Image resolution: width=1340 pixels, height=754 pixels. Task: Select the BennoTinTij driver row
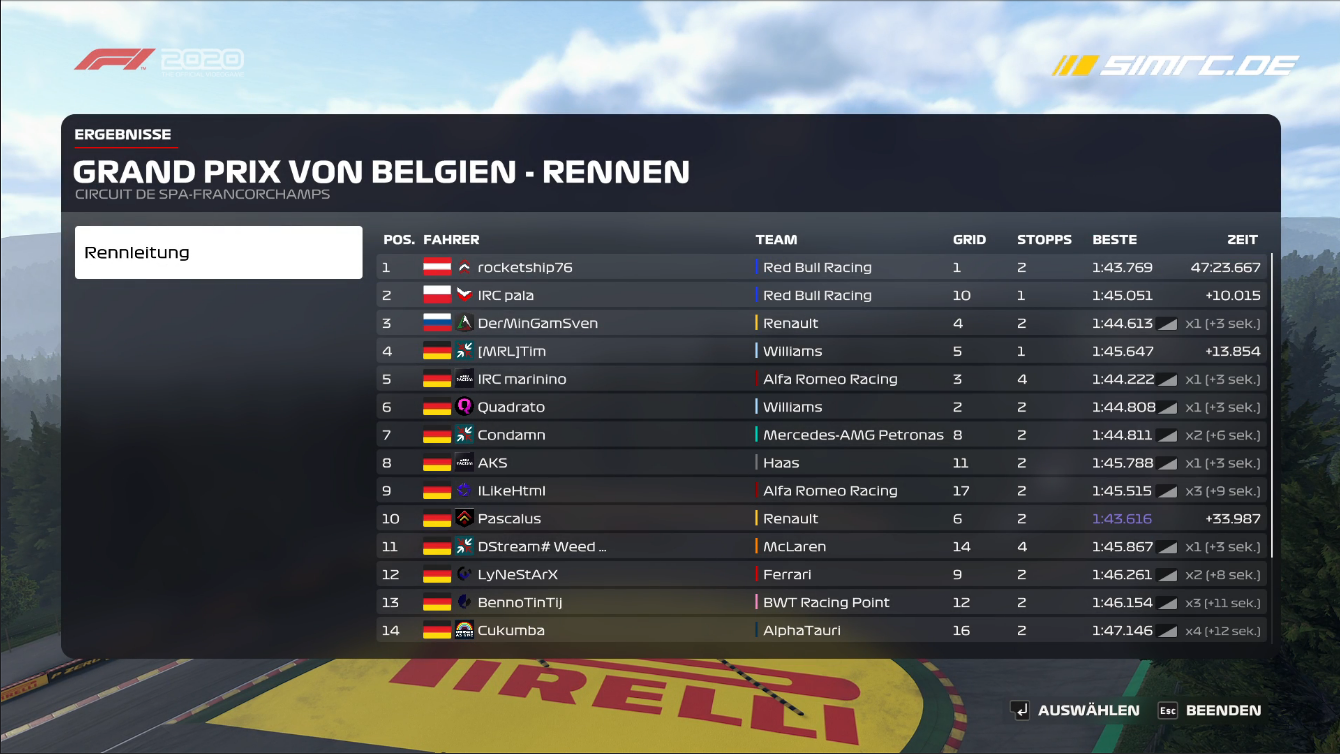[x=820, y=603]
